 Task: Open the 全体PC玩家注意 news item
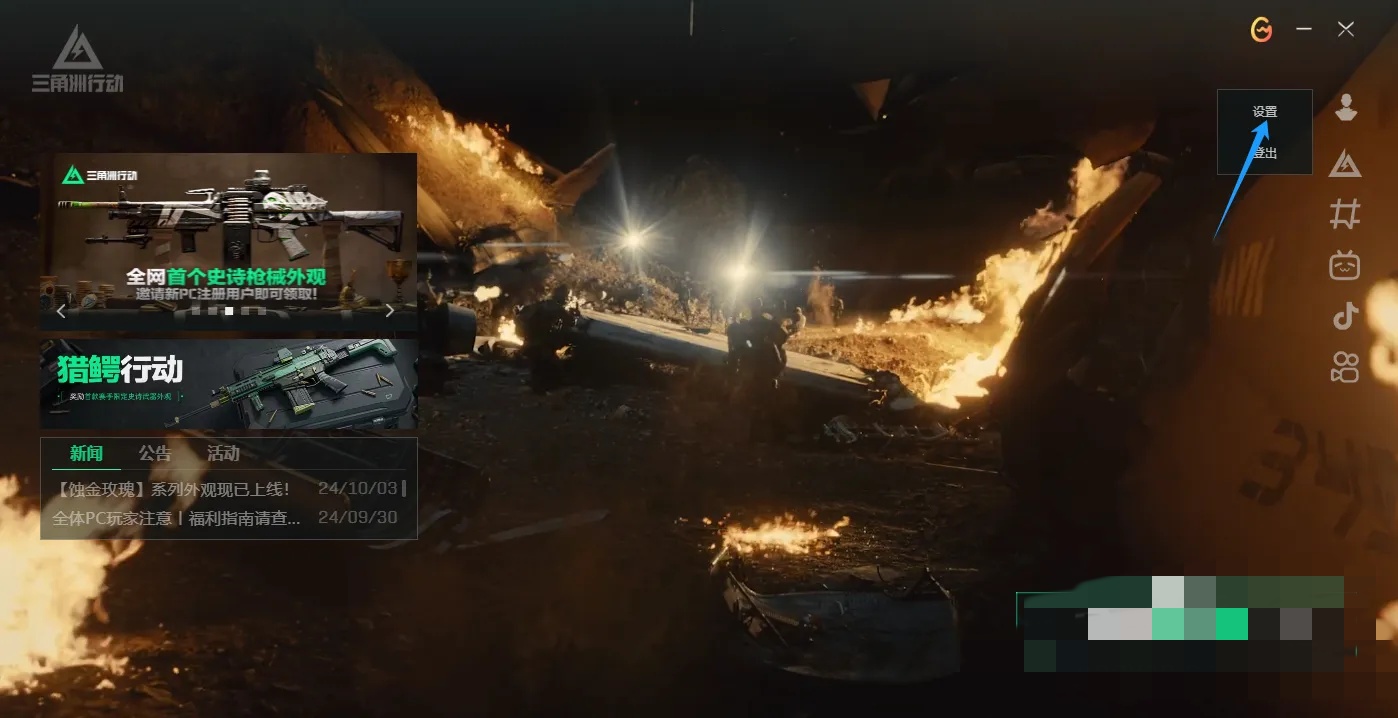click(177, 519)
